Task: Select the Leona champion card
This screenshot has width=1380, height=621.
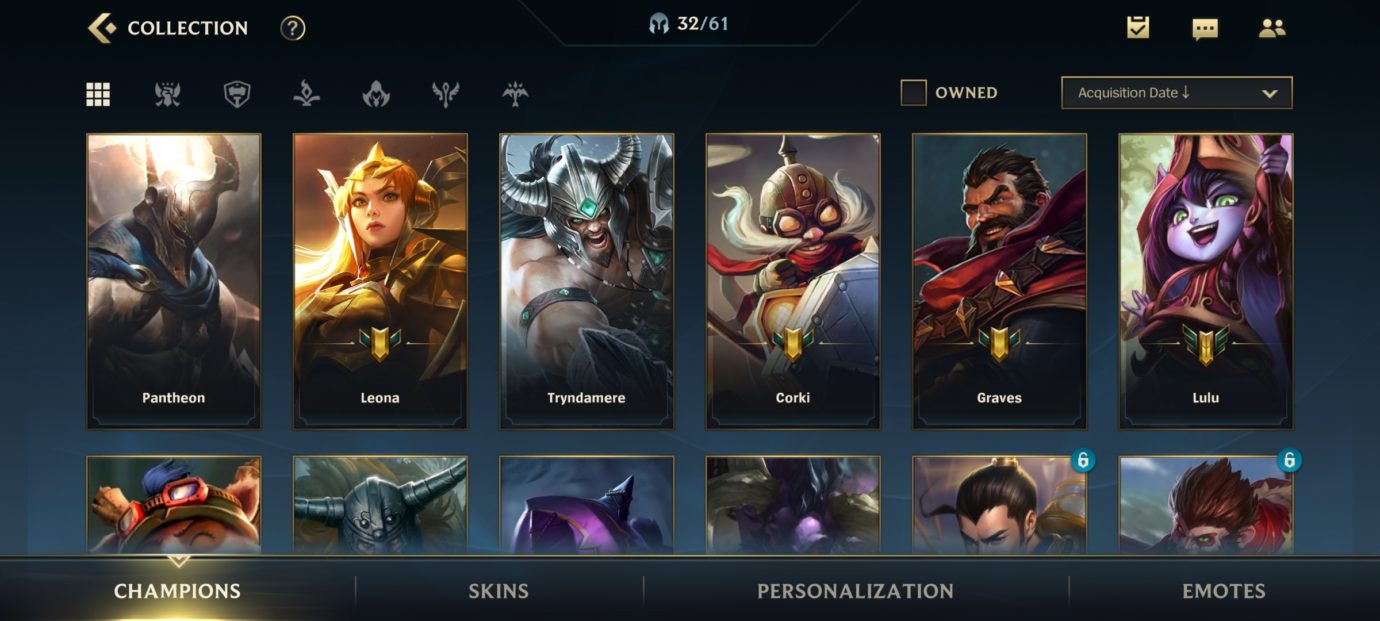Action: tap(380, 281)
